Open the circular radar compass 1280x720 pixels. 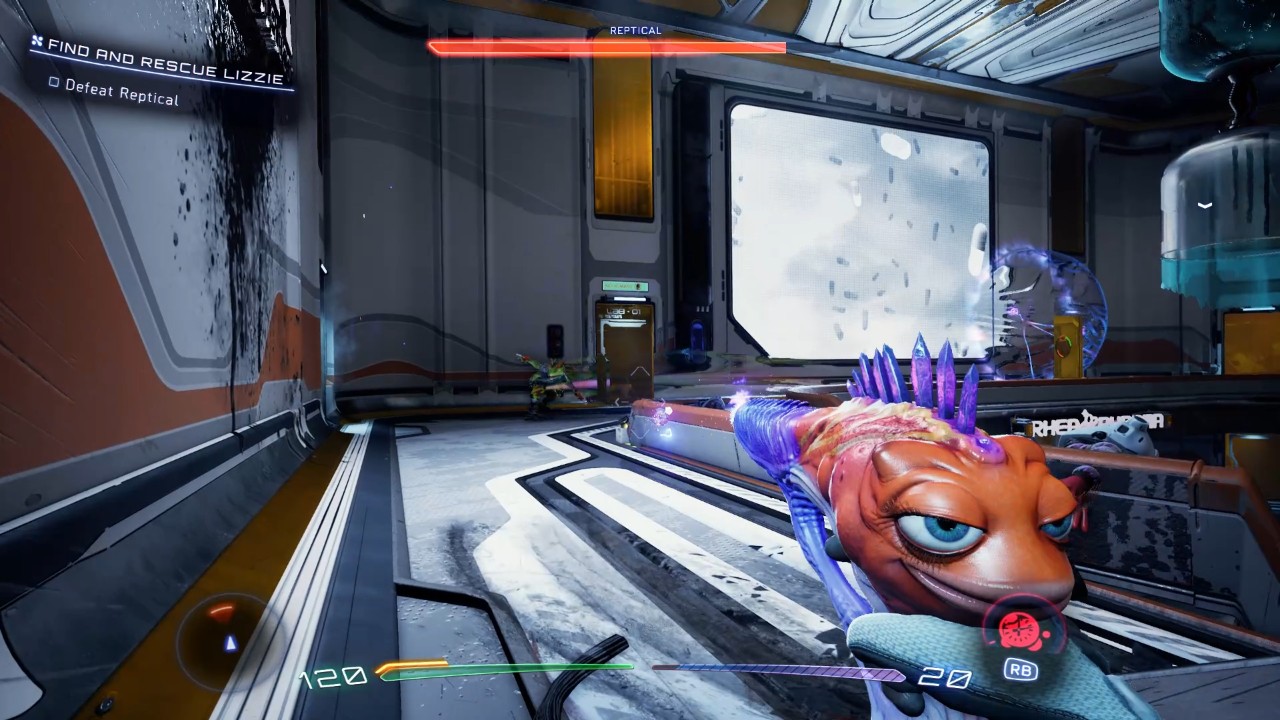pyautogui.click(x=224, y=632)
